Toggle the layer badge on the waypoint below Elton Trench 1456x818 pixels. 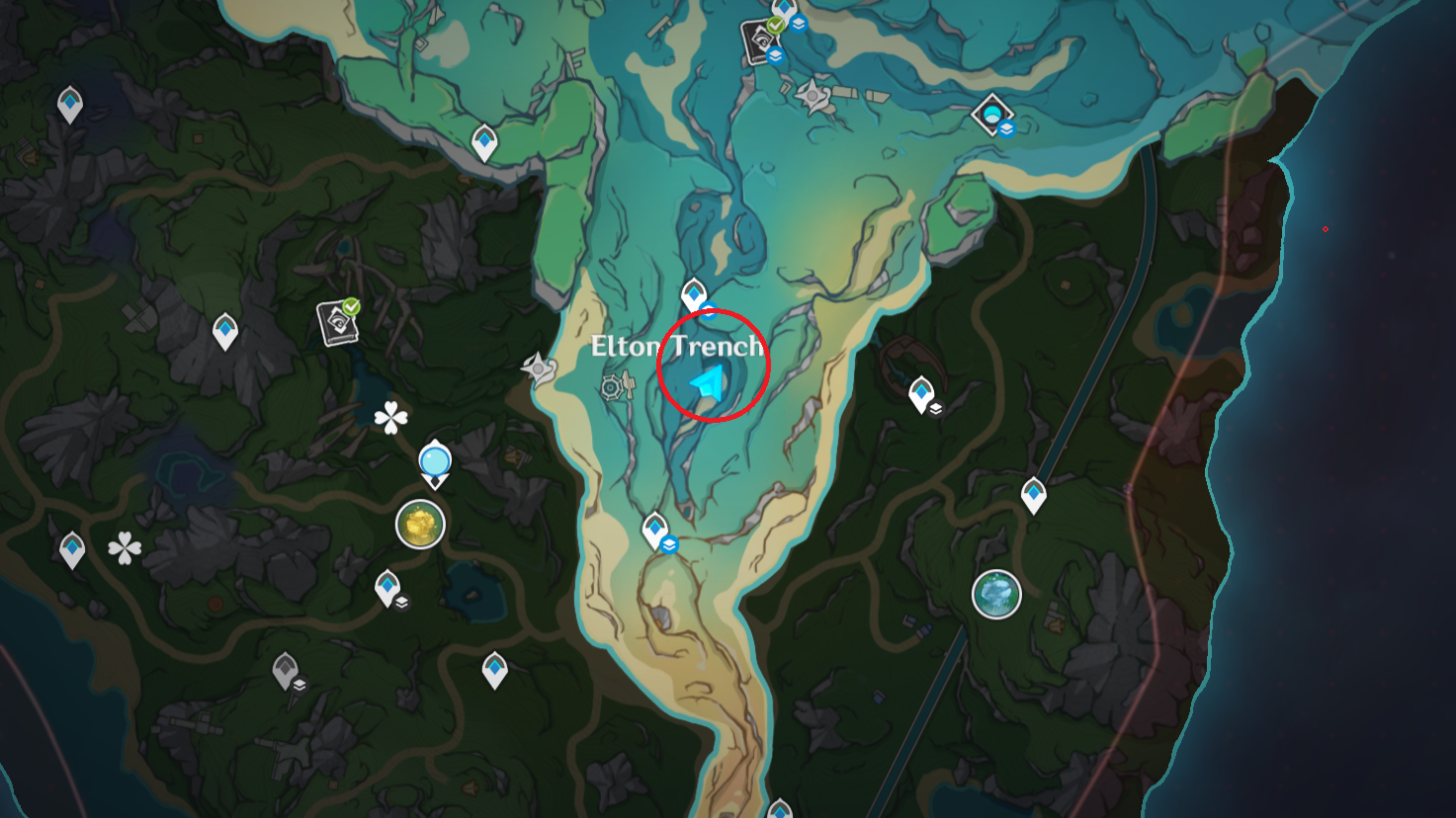coord(669,544)
